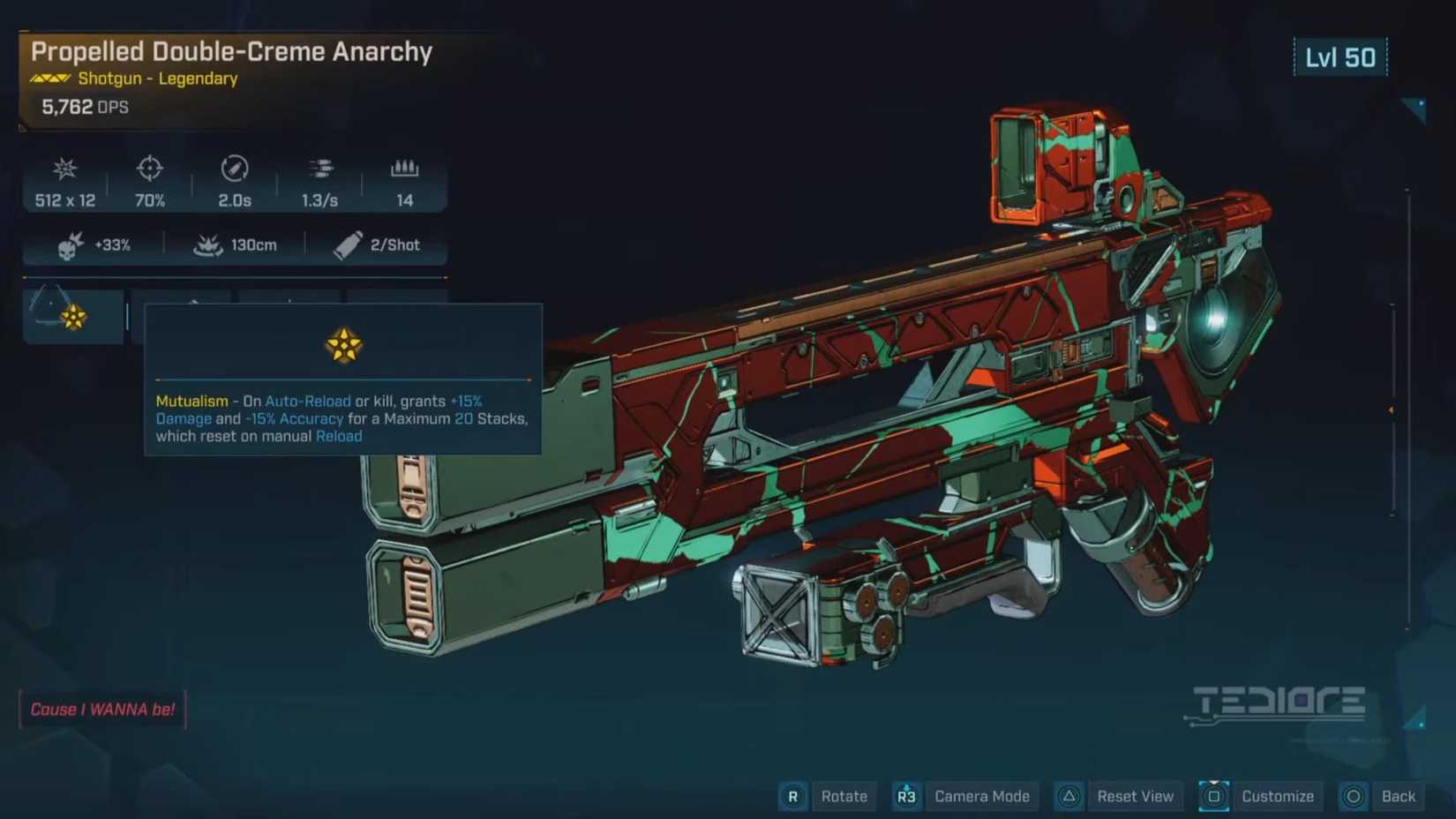This screenshot has width=1456, height=819.
Task: Open the Customize menu
Action: tap(1277, 796)
